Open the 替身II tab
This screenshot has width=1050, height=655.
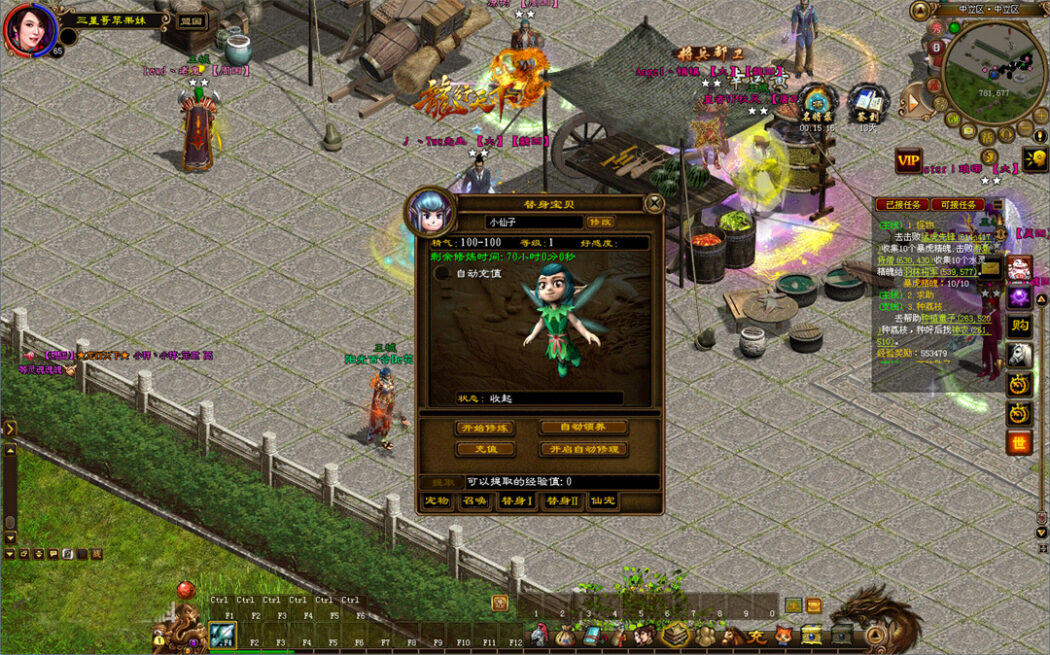click(561, 501)
